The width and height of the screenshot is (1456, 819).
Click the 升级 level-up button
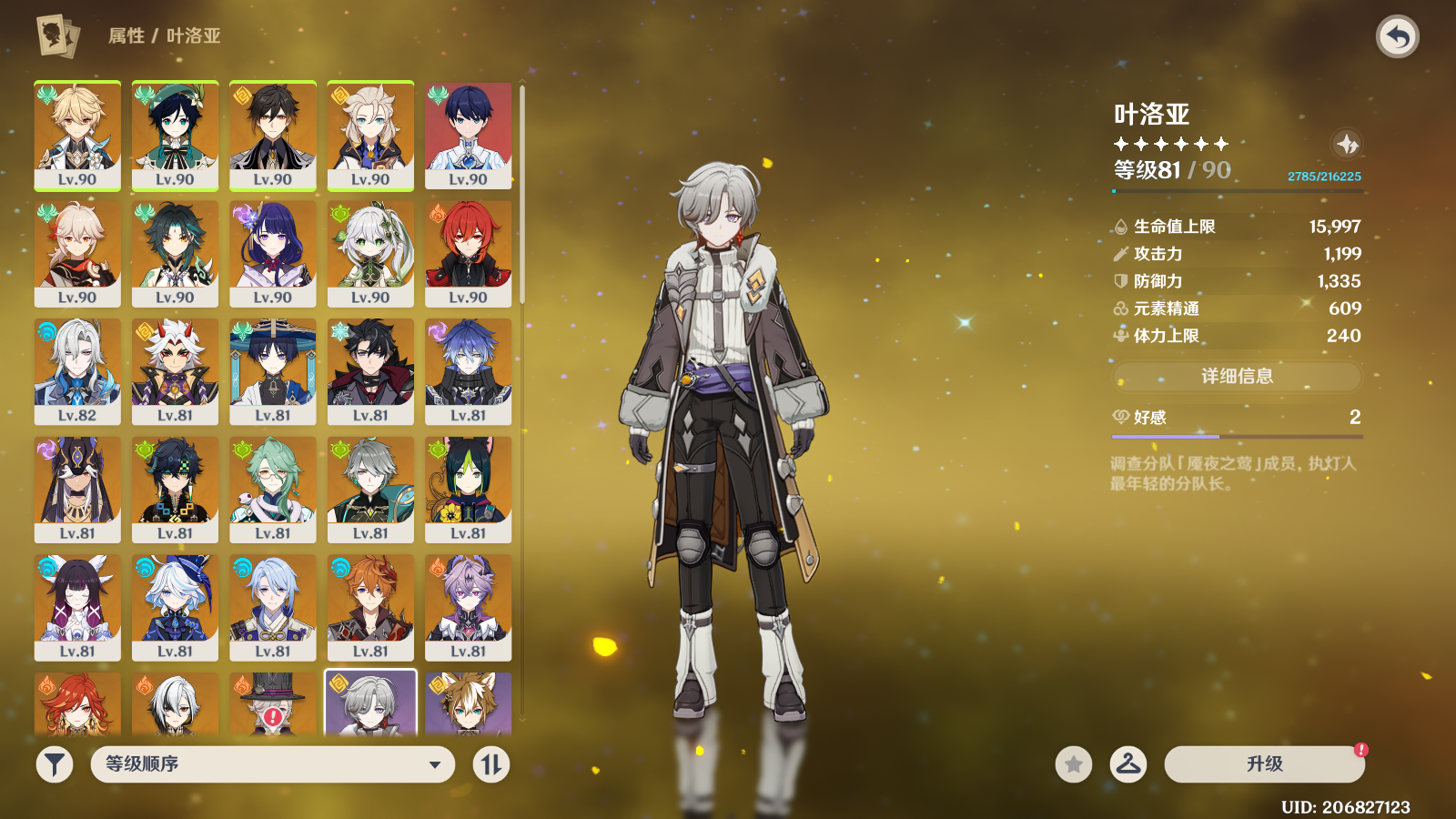tap(1264, 764)
